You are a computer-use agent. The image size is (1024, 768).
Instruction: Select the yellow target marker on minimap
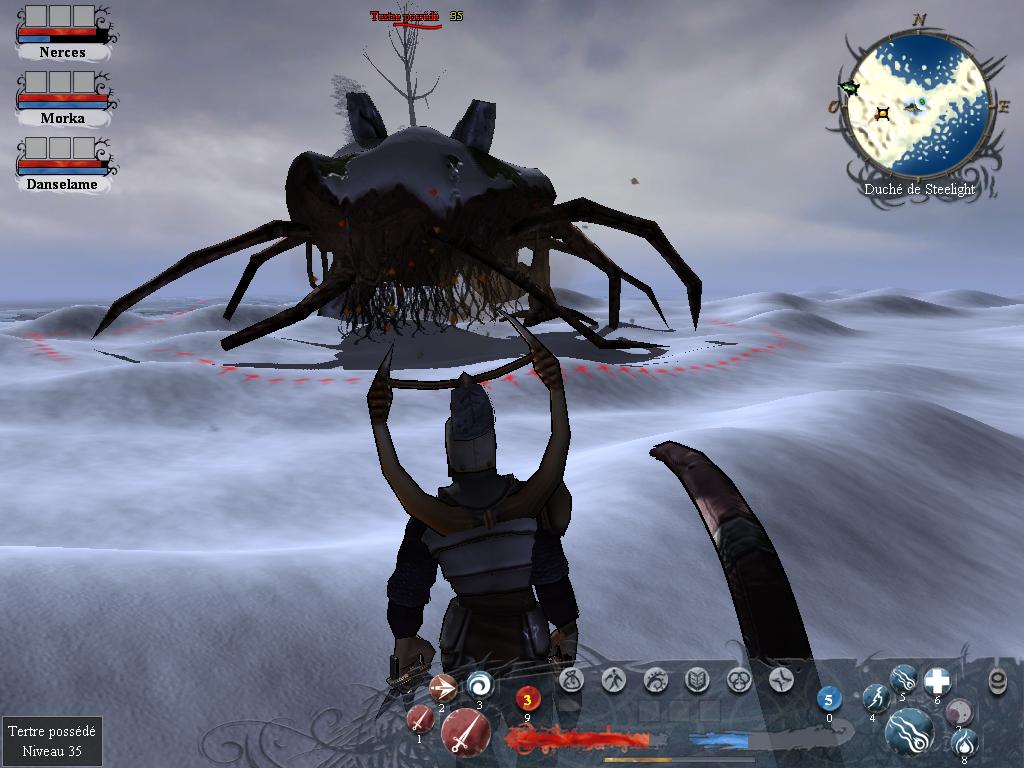[883, 114]
